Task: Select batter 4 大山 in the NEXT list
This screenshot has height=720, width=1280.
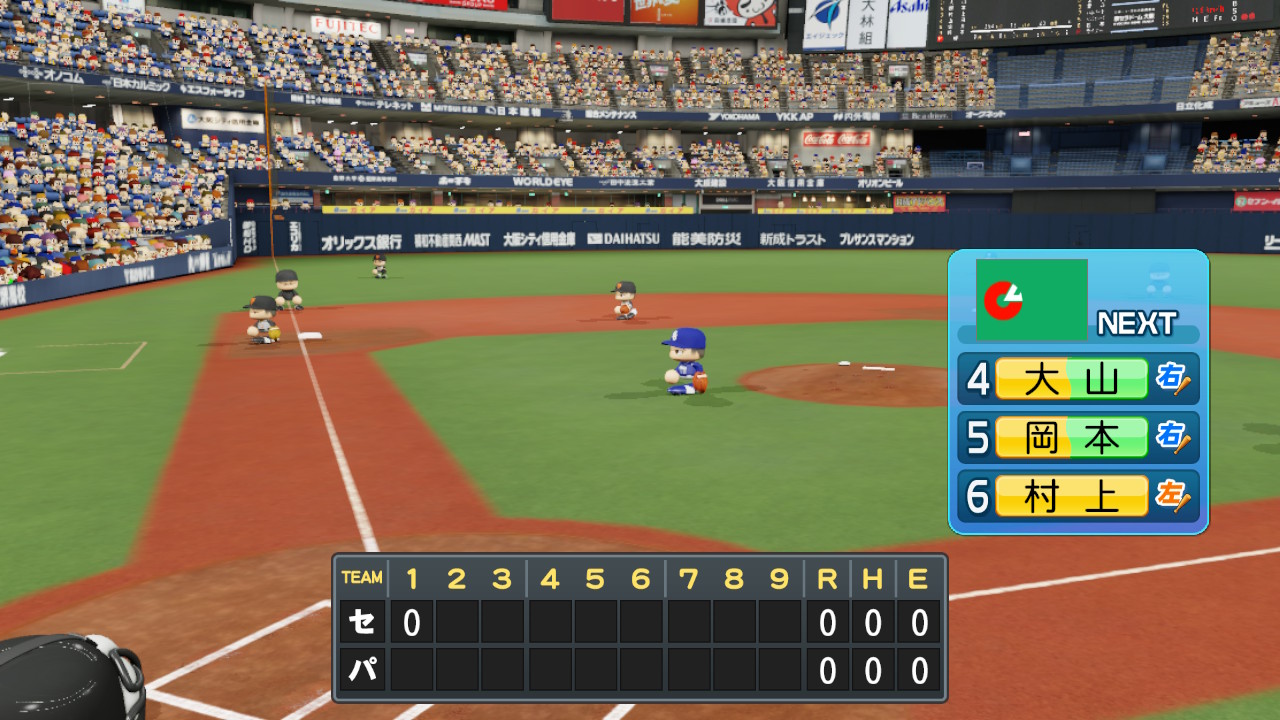Action: point(1072,379)
